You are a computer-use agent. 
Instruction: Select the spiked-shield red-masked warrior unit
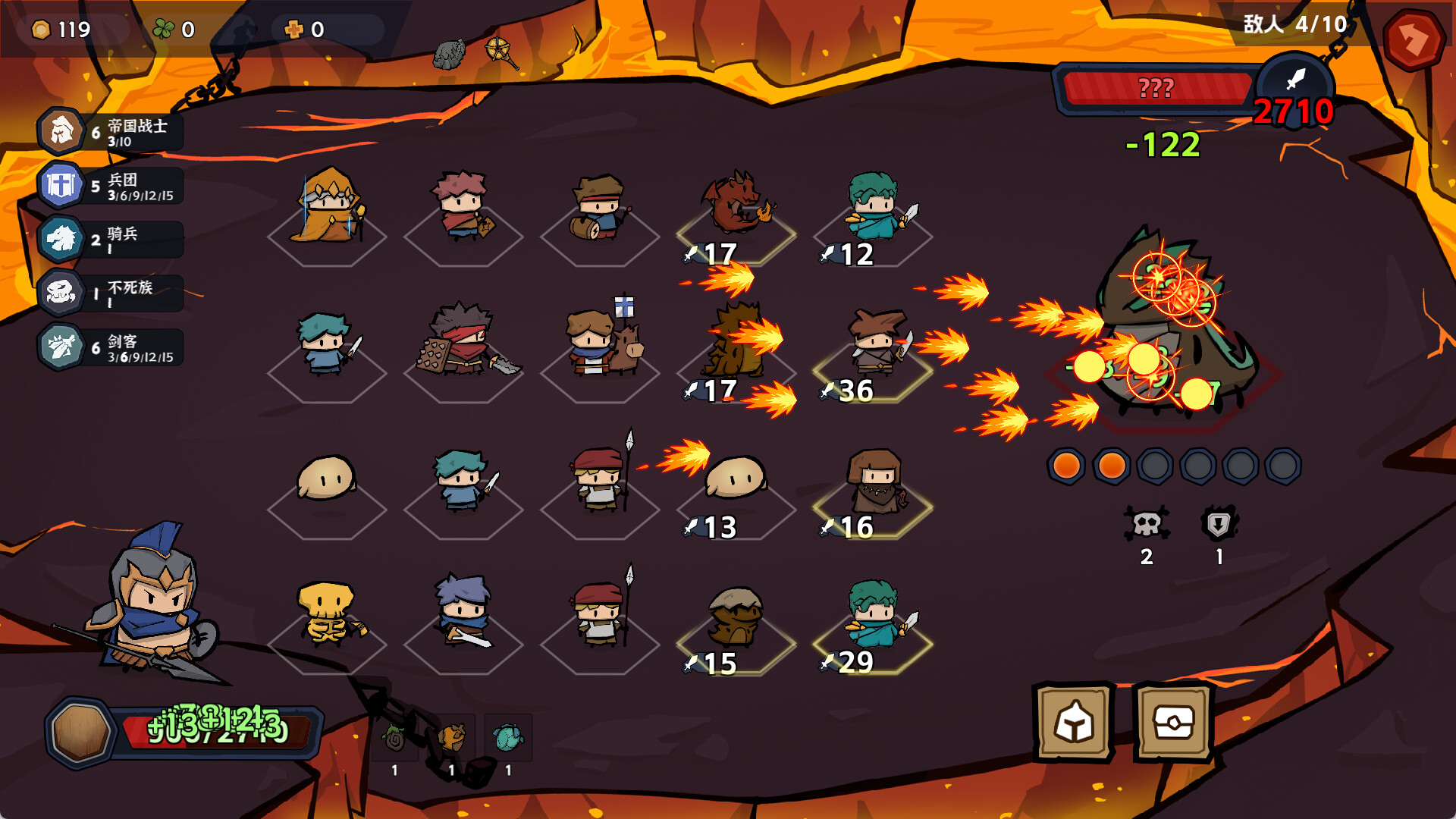coord(464,342)
